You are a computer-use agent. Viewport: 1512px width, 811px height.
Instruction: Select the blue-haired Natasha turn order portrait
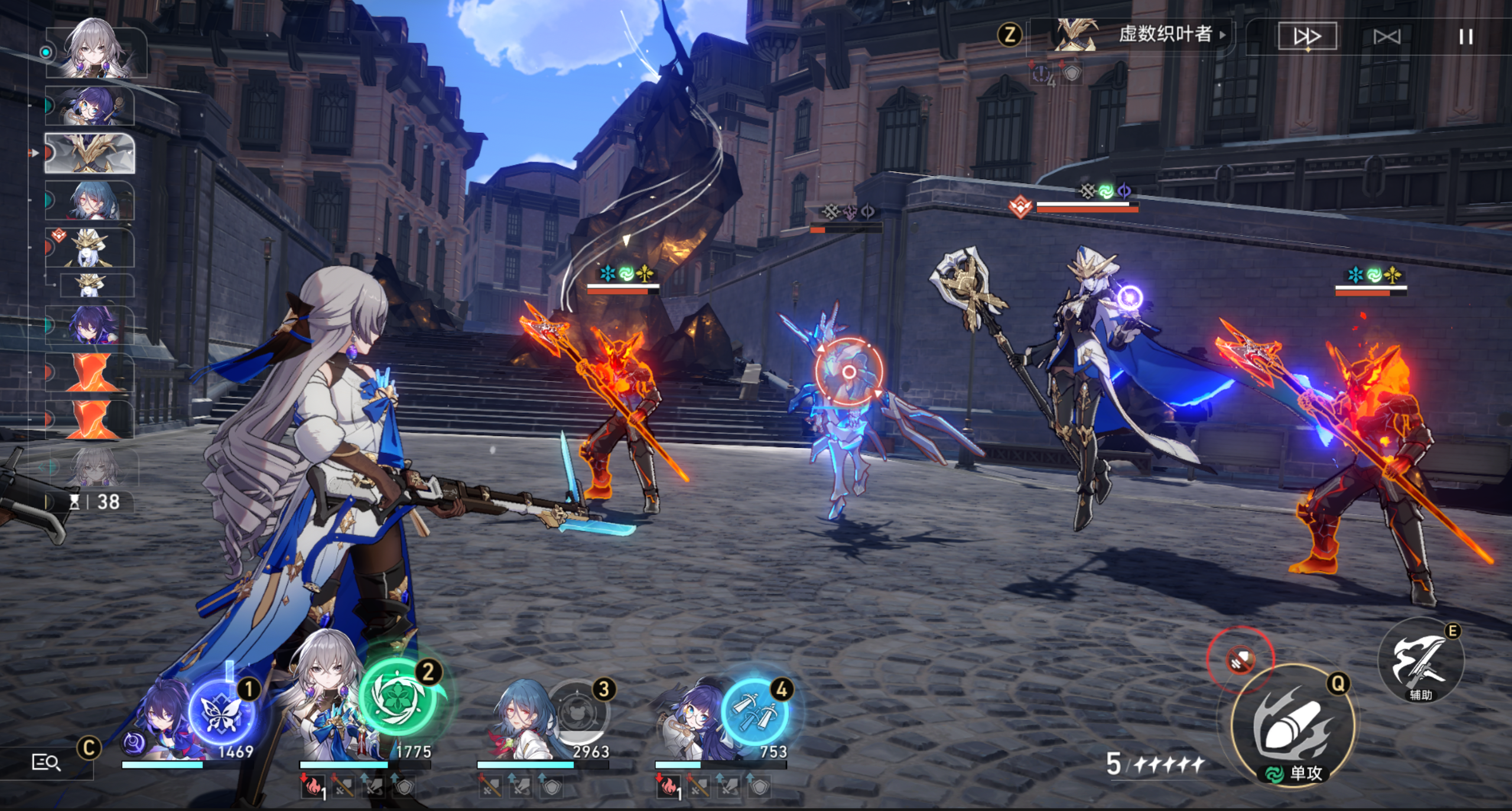(90, 201)
